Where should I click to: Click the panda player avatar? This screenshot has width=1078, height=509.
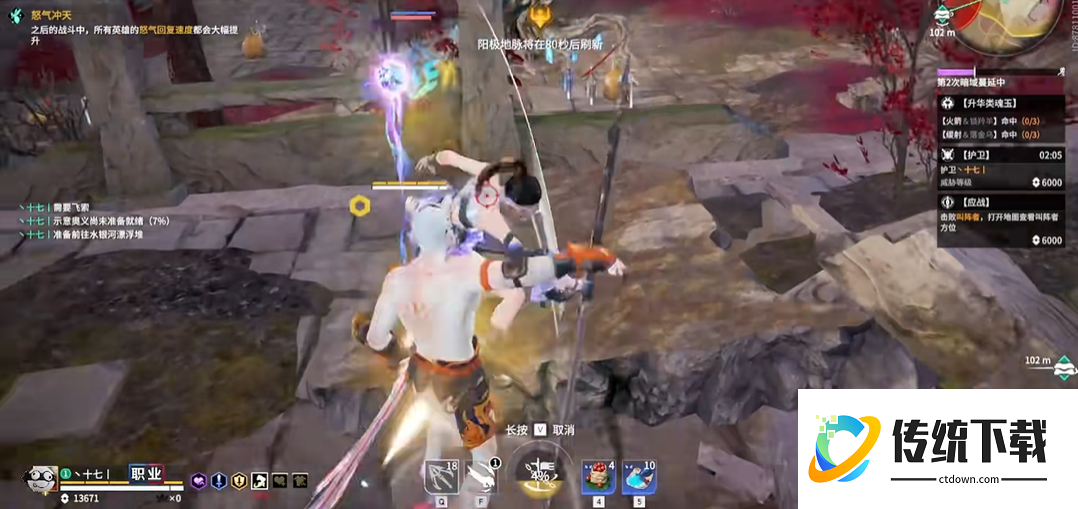(x=40, y=478)
